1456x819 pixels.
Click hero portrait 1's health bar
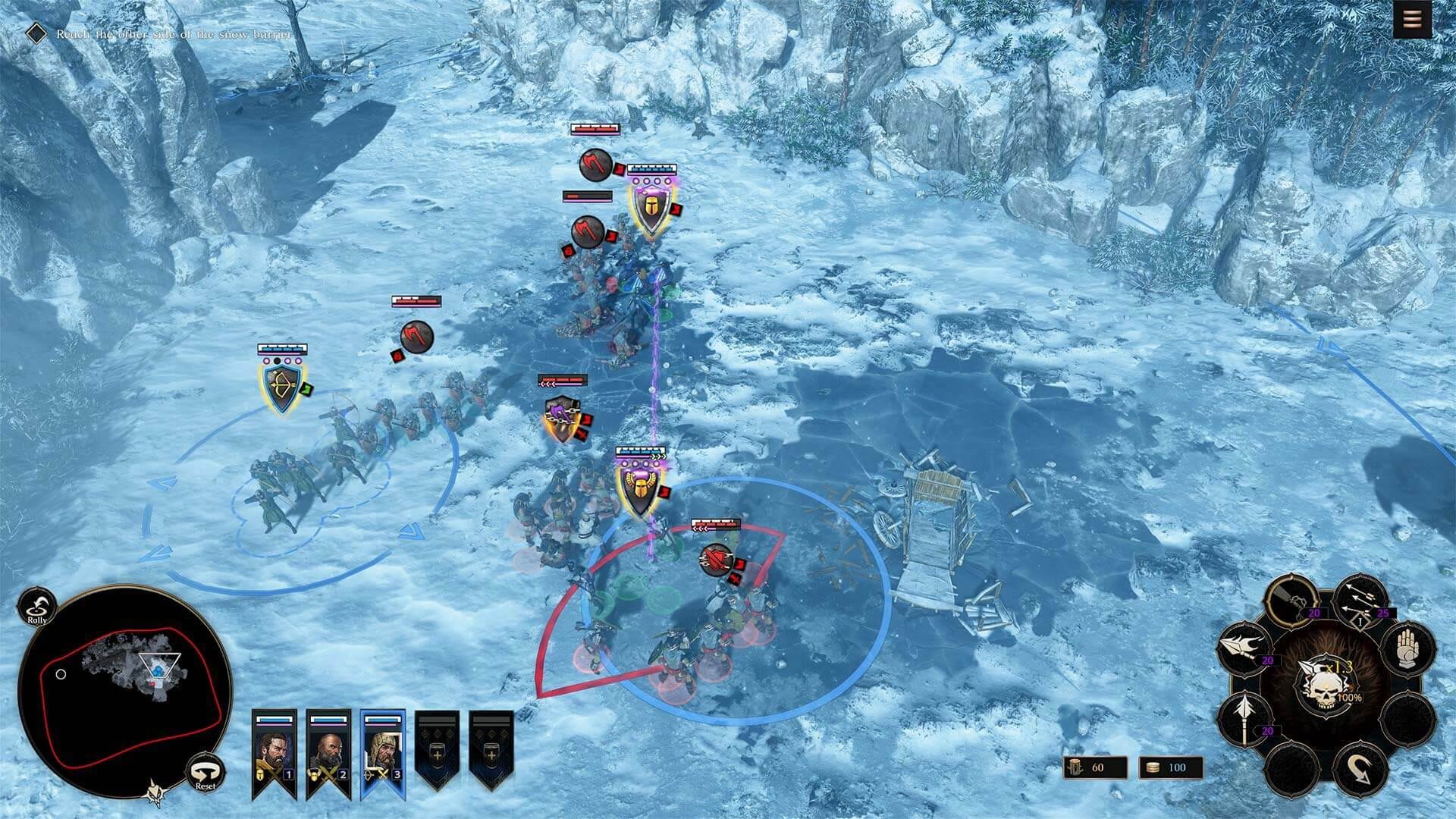274,720
